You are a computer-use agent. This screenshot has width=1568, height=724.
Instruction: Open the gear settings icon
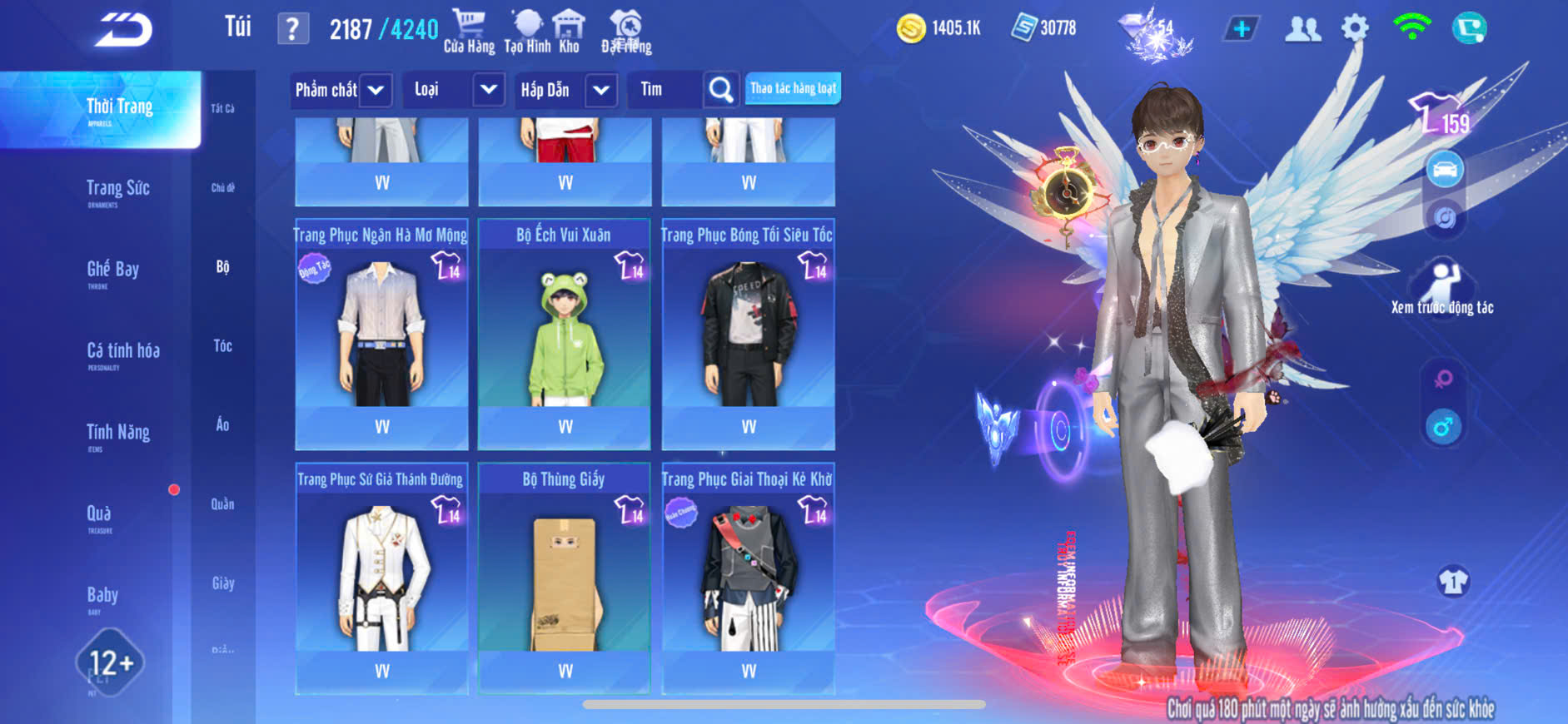click(1355, 28)
